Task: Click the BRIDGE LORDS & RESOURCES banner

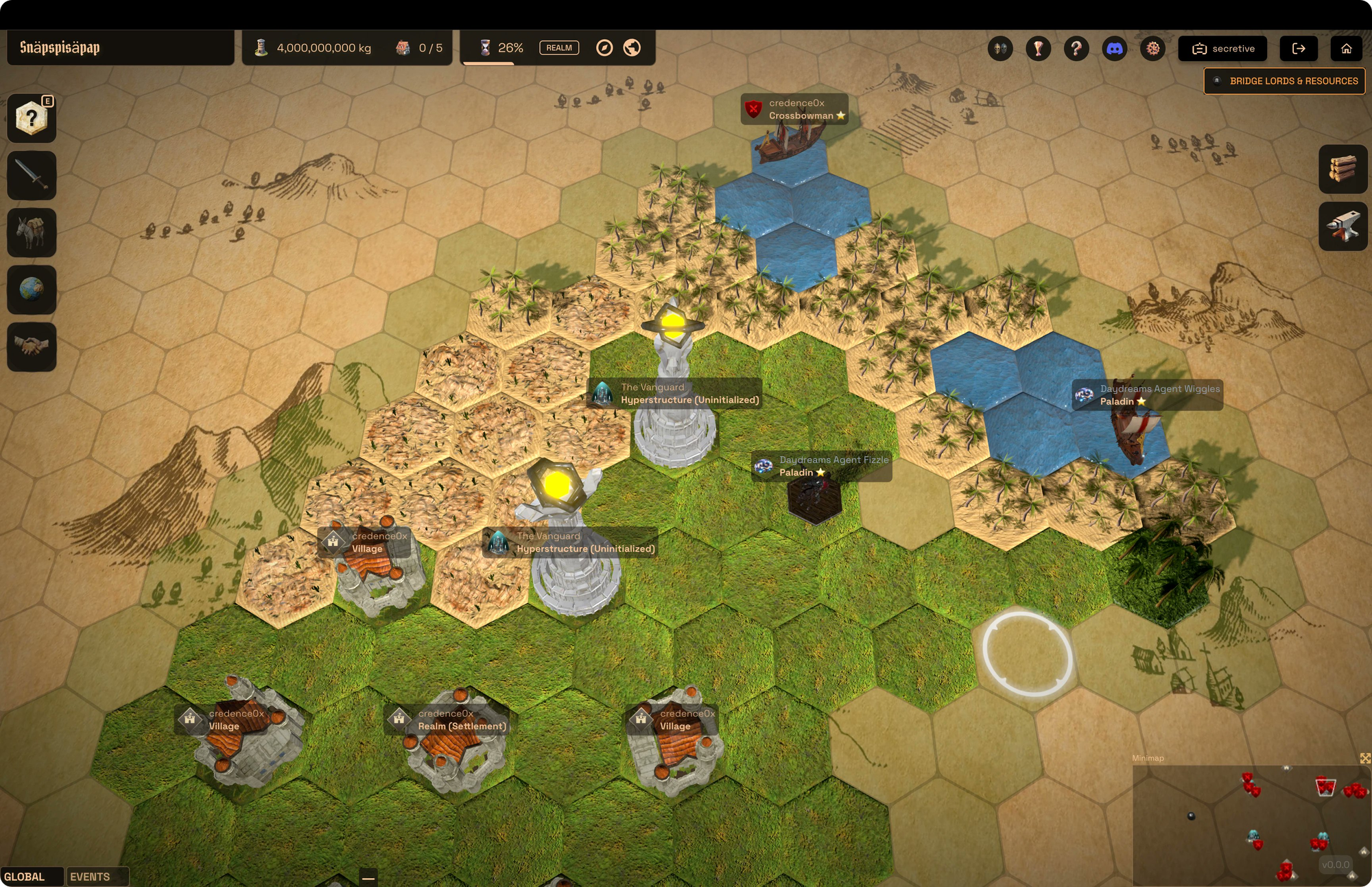Action: 1284,81
